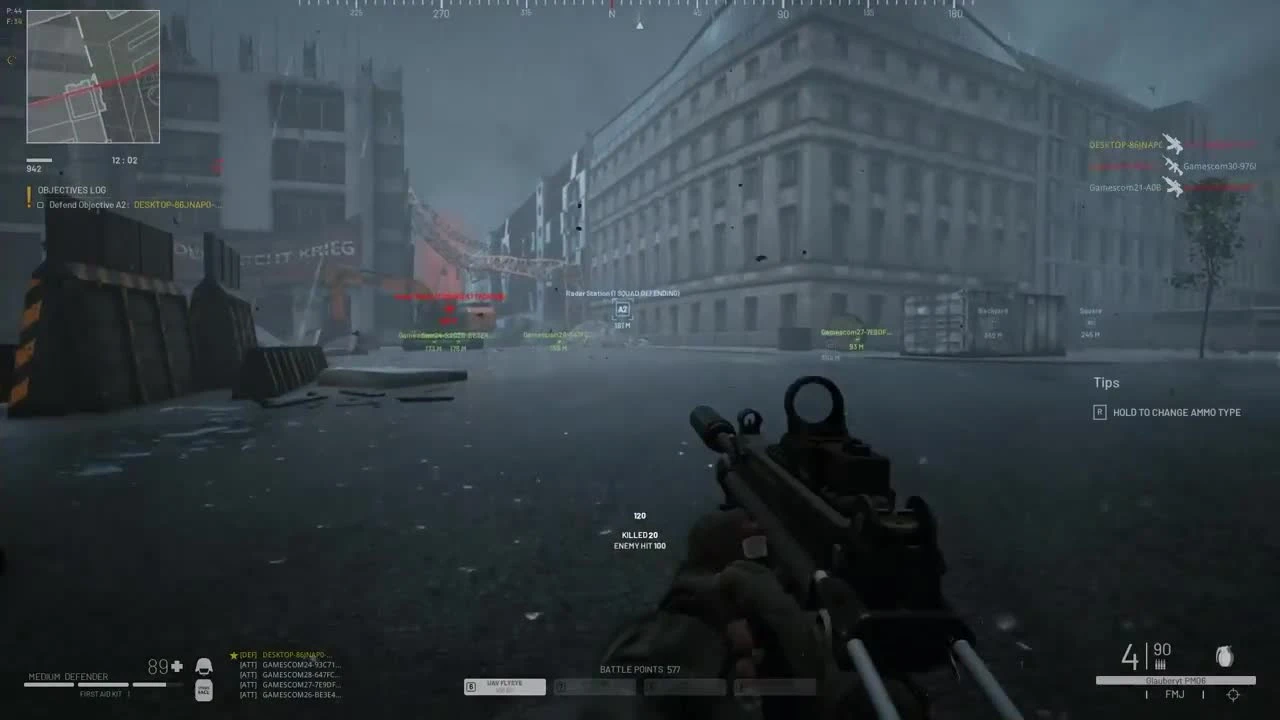Click the Battle Points 577 counter
The image size is (1280, 720).
click(x=638, y=670)
